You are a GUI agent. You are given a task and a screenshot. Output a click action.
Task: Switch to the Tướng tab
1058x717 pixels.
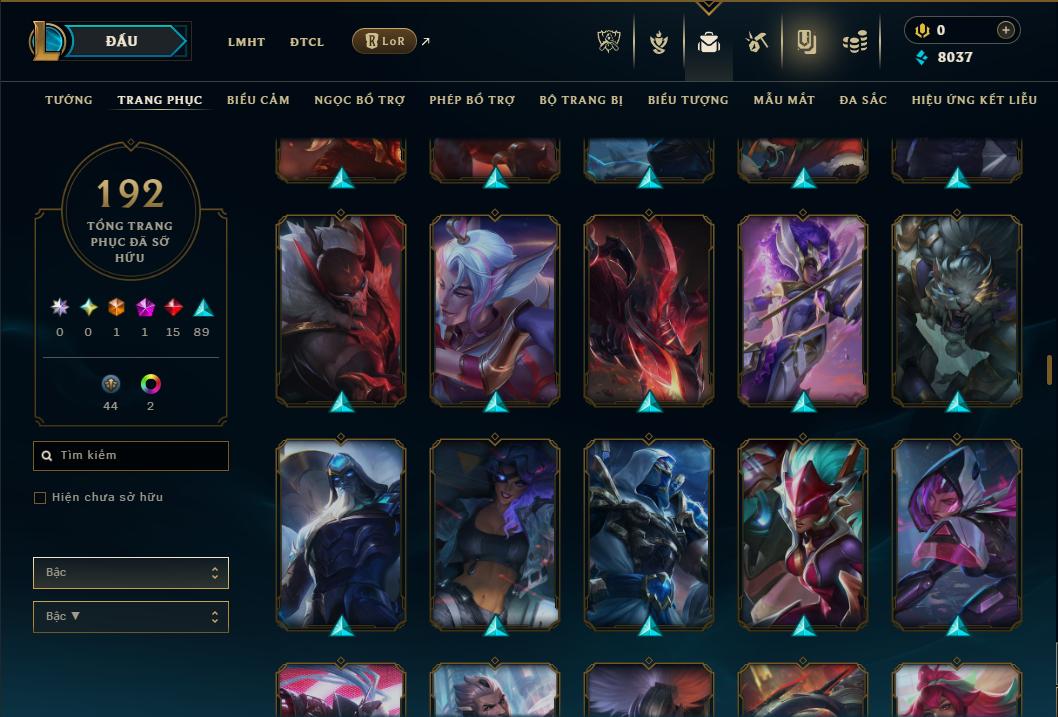[69, 100]
